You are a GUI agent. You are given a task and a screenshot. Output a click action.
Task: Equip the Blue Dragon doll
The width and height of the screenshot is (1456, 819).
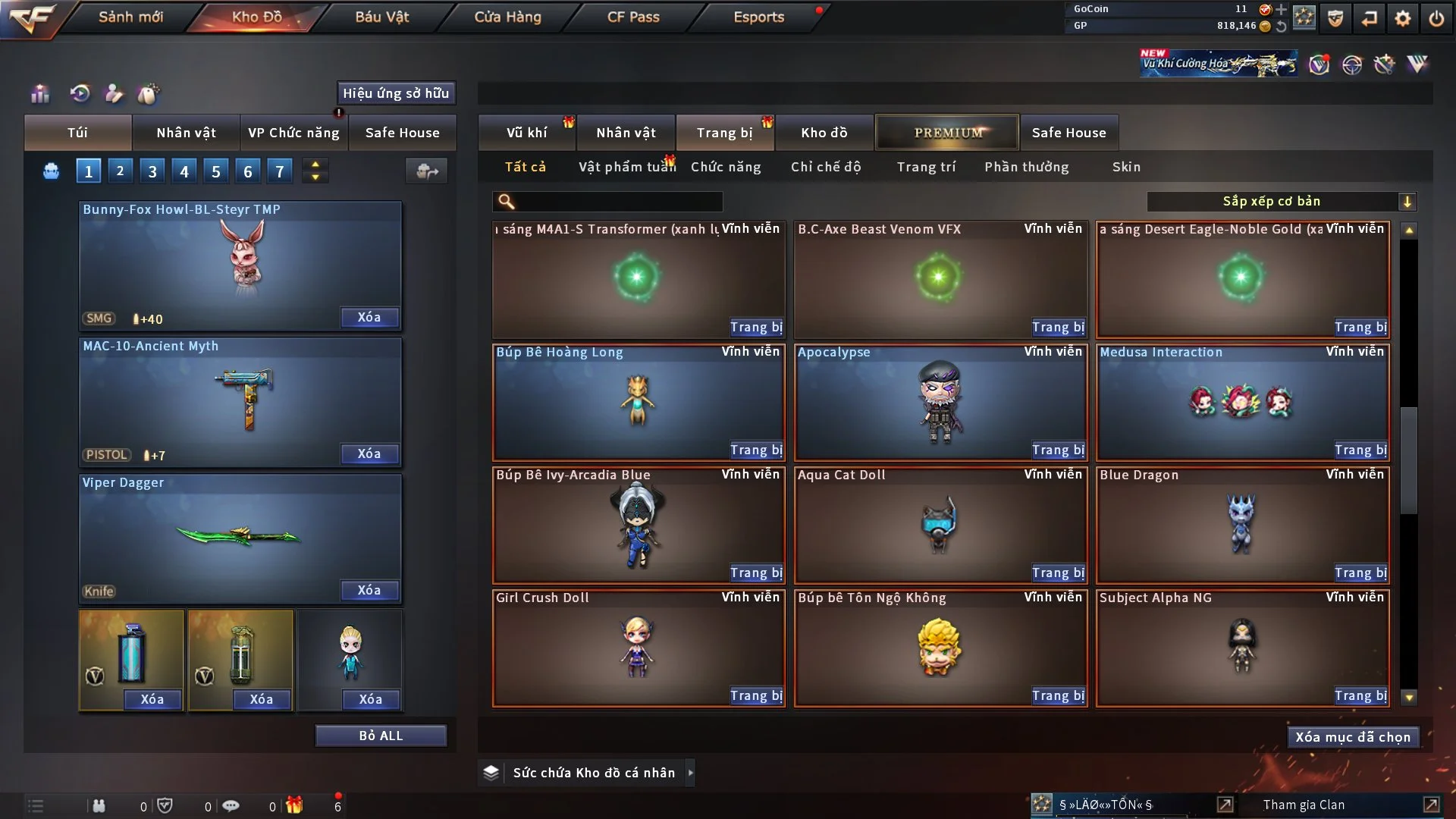click(x=1360, y=573)
